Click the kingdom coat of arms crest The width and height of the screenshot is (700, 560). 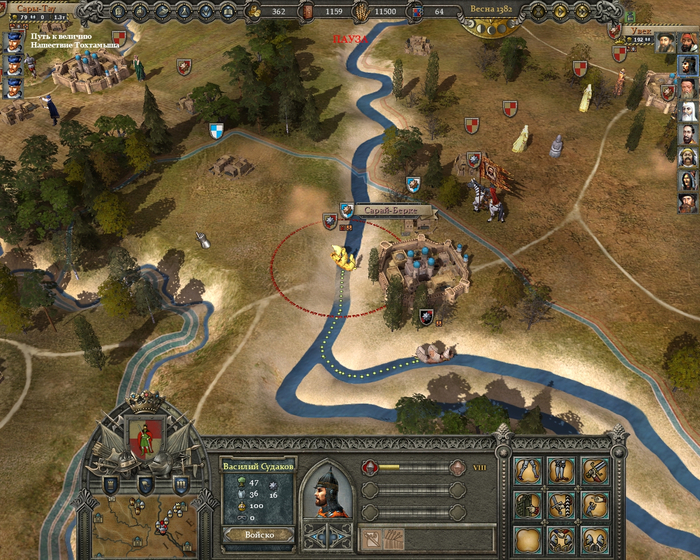(145, 440)
